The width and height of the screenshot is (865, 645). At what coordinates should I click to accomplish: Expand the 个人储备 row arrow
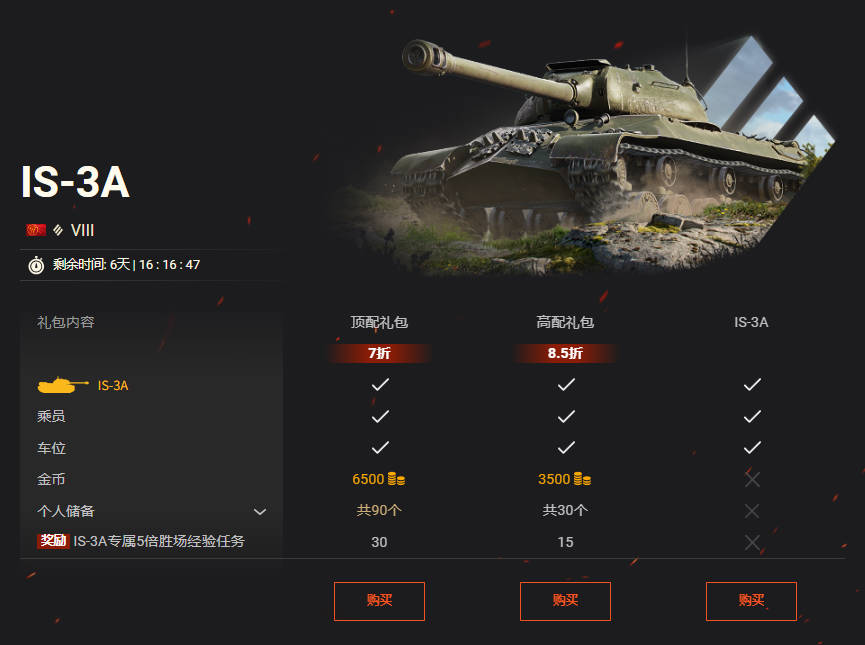(260, 512)
